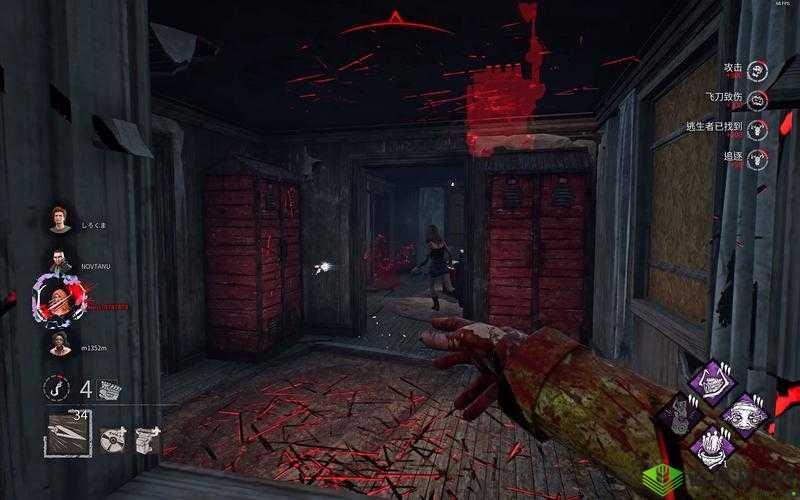This screenshot has width=800, height=500.
Task: Click the 飞刀致伤 score event icon
Action: pos(760,99)
